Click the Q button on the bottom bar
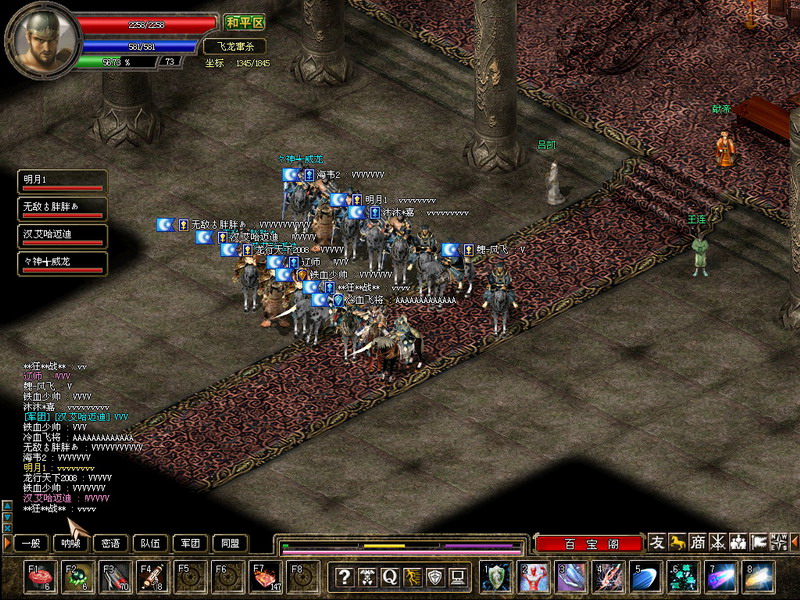 [x=389, y=577]
